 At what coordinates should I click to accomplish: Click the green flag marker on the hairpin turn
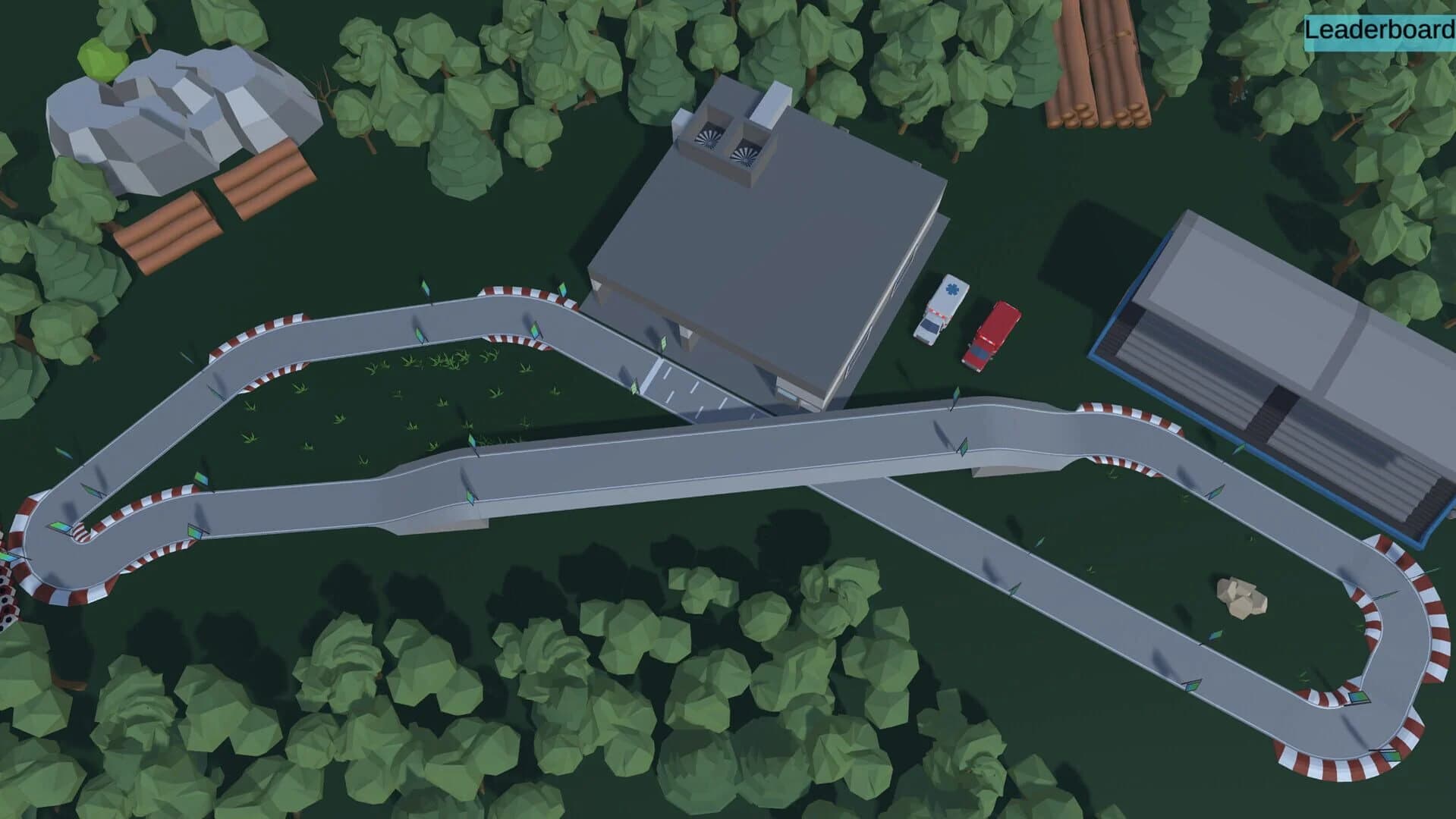pos(61,527)
